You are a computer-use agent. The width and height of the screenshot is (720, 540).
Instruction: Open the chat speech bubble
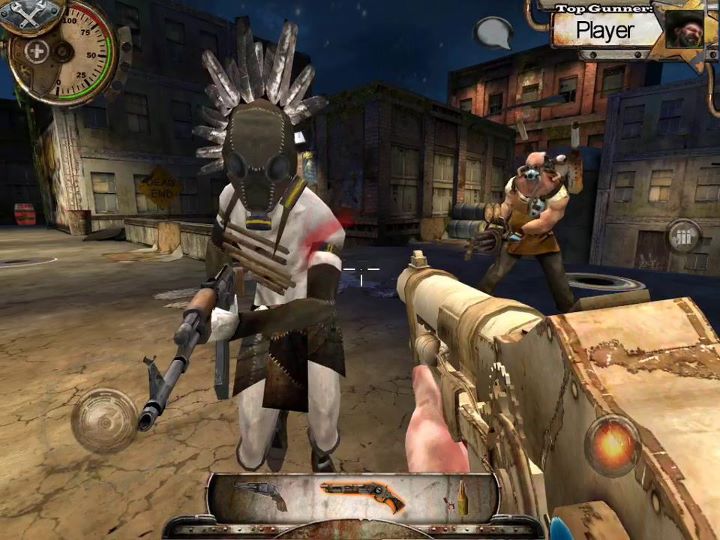(493, 33)
